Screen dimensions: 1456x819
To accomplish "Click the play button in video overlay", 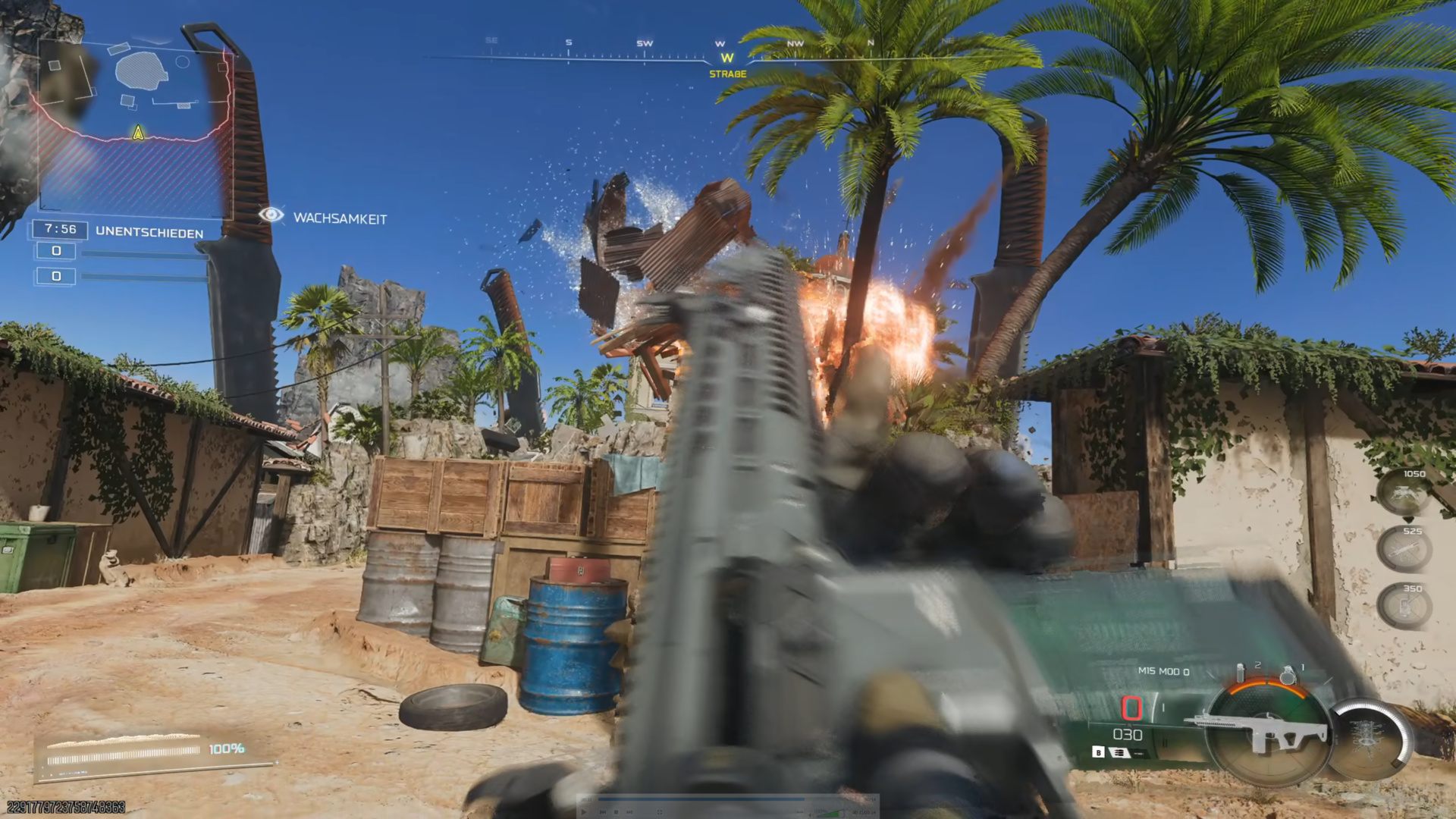I will click(x=584, y=811).
